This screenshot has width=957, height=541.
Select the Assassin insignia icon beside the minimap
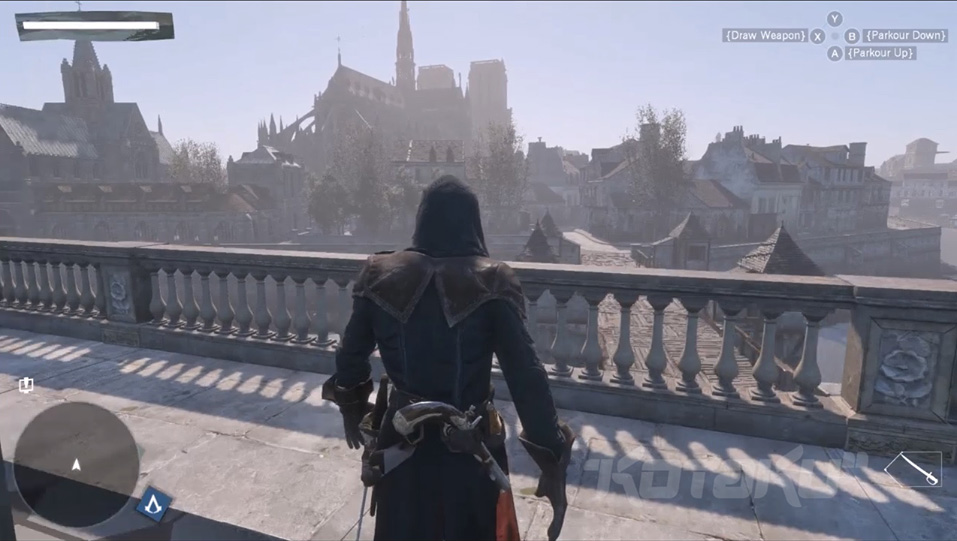tap(154, 502)
